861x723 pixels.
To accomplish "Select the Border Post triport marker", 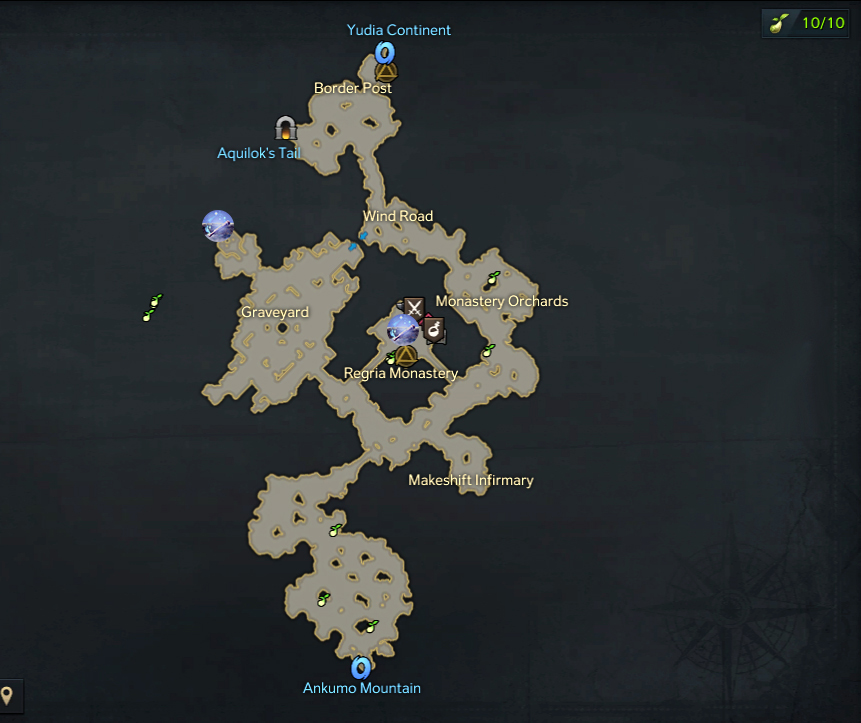I will click(x=386, y=72).
